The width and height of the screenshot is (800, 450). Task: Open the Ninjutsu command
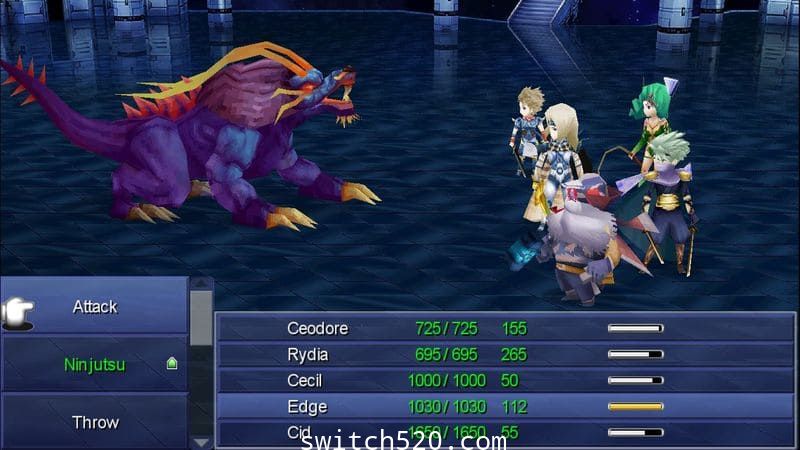click(x=95, y=365)
